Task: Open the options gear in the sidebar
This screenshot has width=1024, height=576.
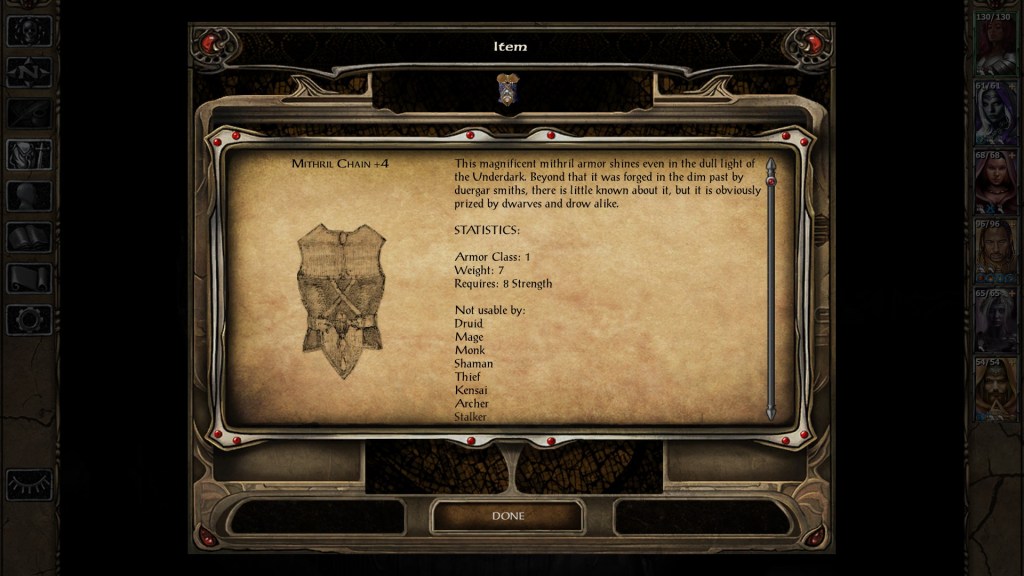Action: pyautogui.click(x=29, y=320)
